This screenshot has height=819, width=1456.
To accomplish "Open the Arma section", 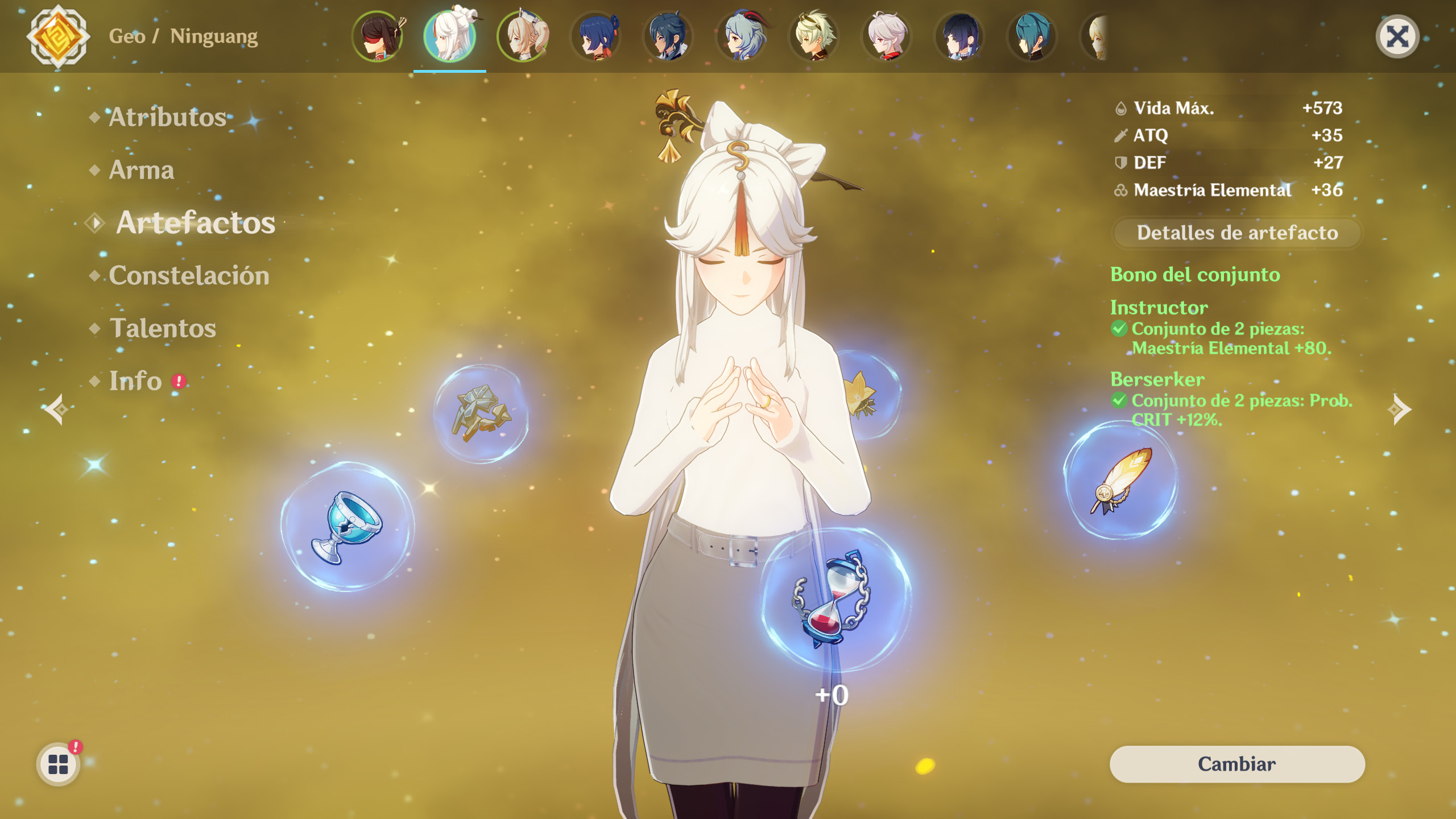I will click(142, 170).
